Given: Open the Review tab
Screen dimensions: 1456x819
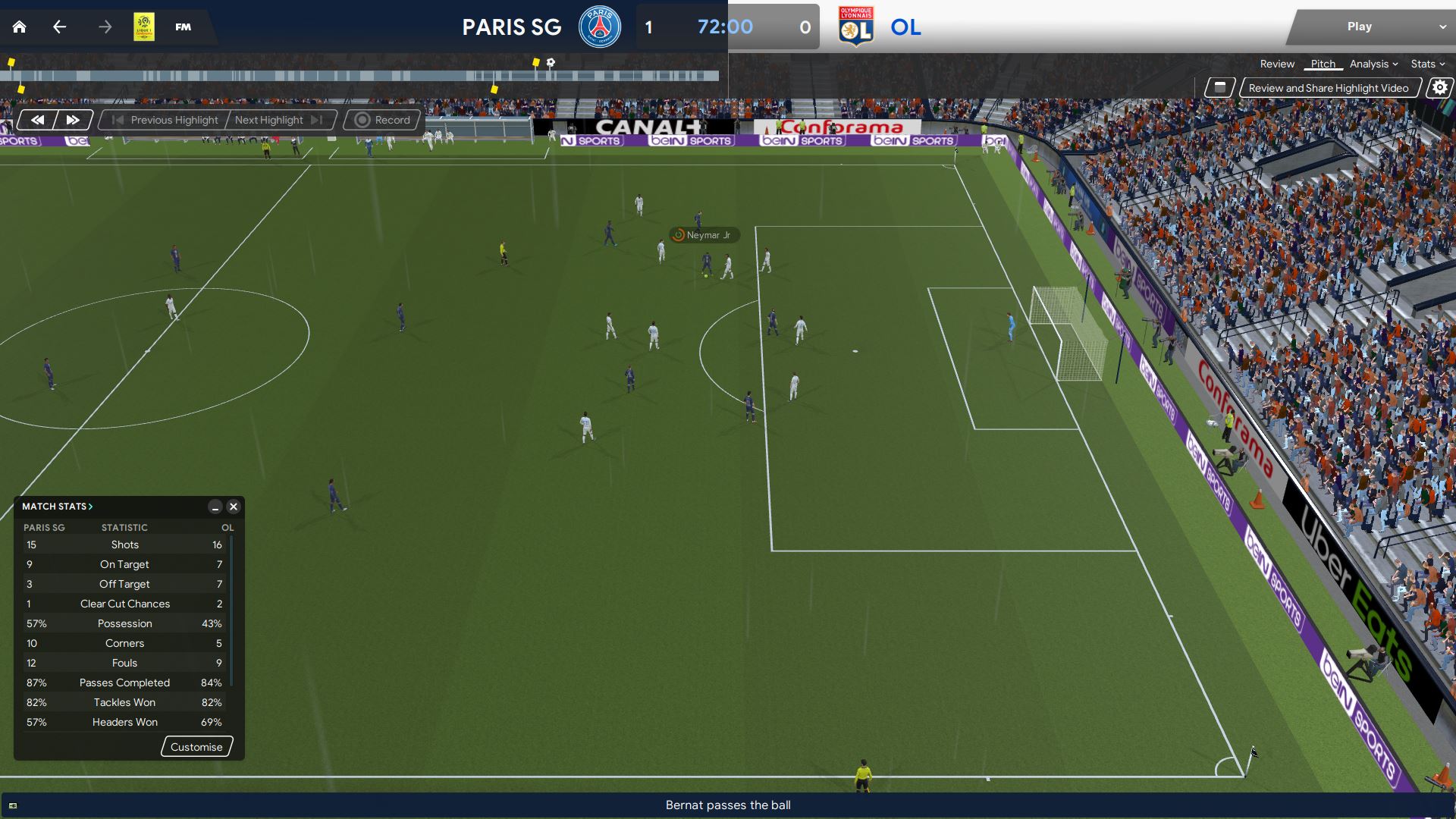Looking at the screenshot, I should [x=1277, y=64].
